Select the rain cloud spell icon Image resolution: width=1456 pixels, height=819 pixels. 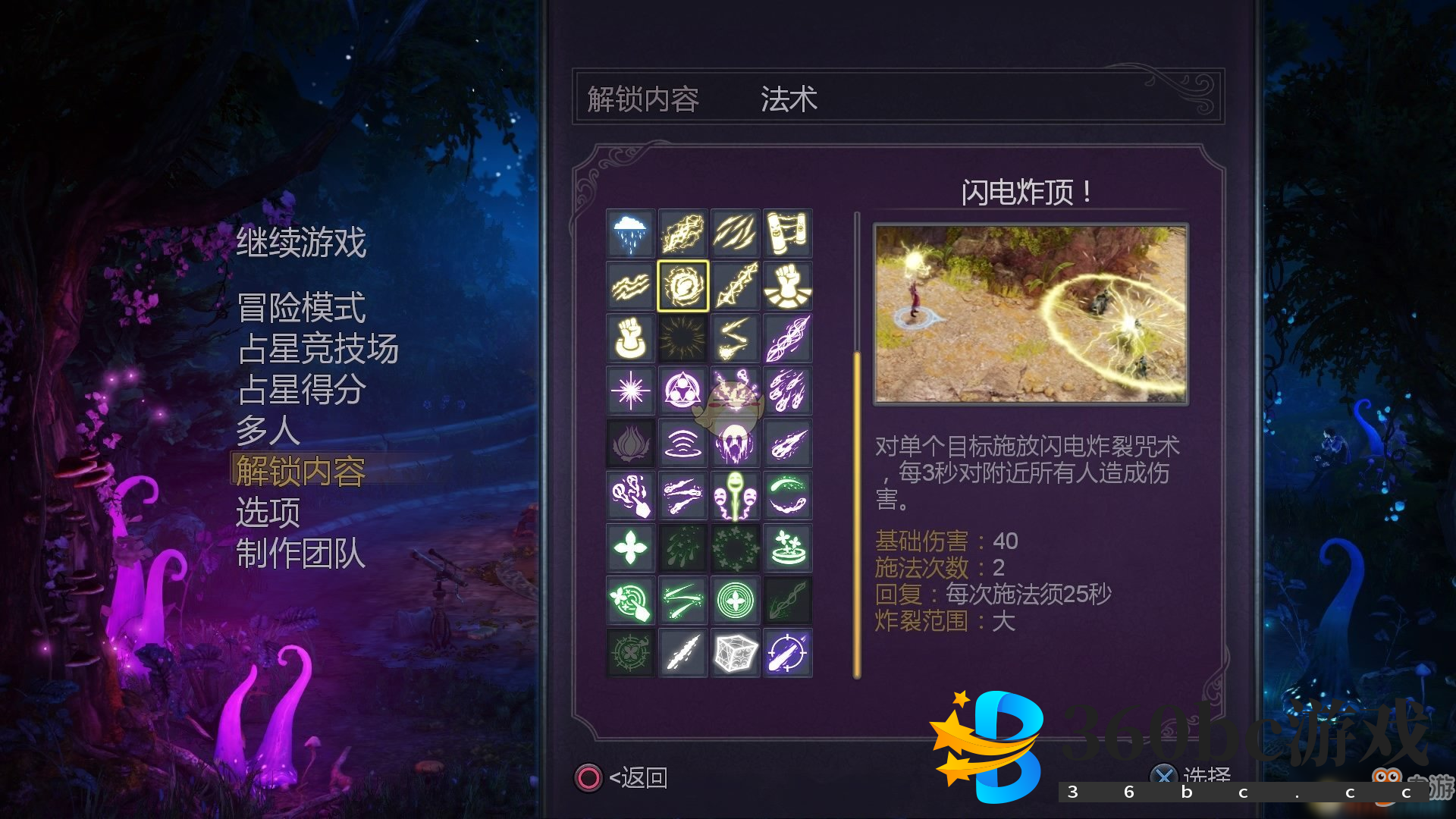[x=630, y=234]
